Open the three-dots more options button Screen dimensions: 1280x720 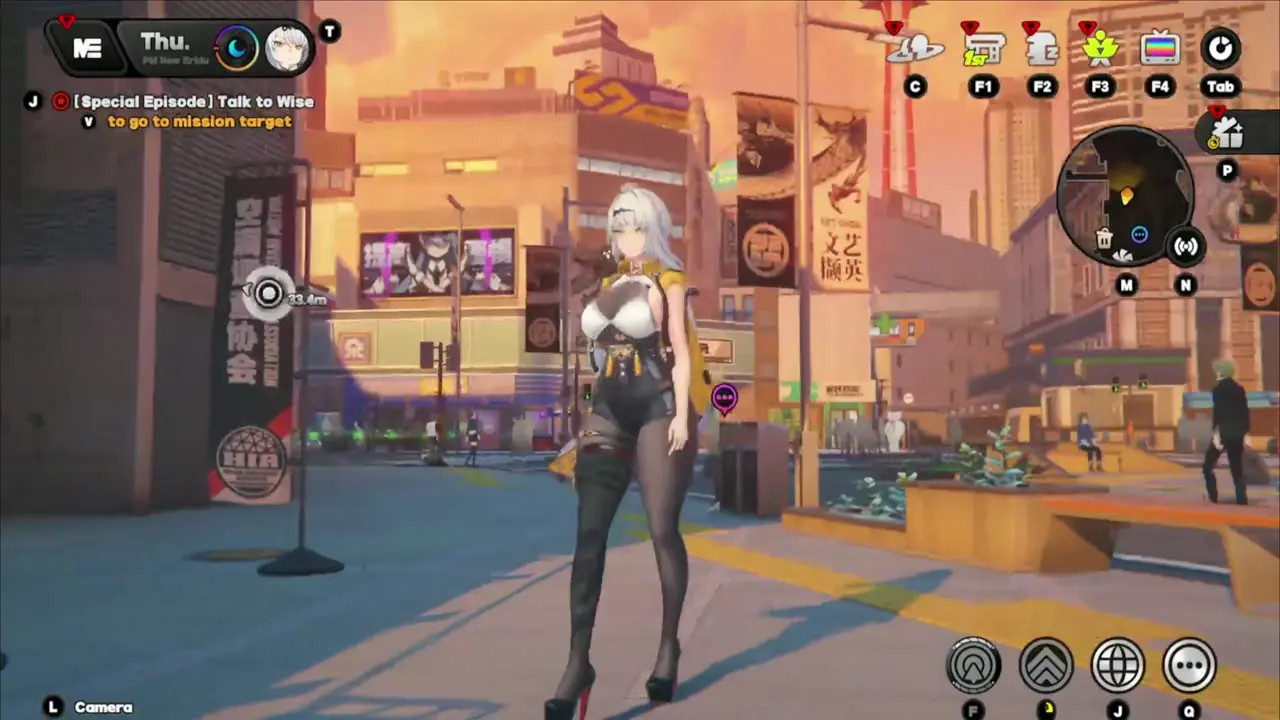1189,665
